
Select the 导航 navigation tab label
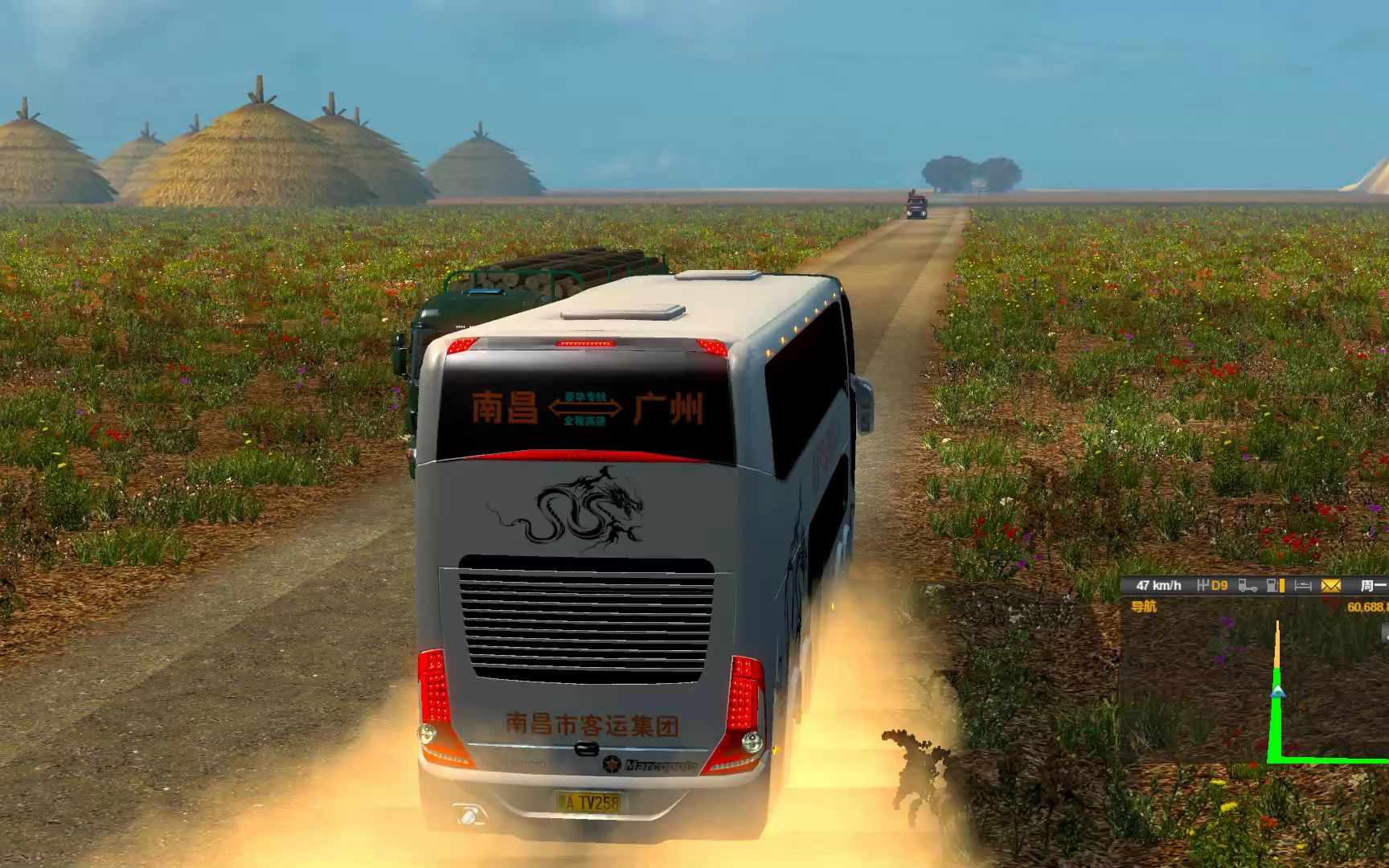pyautogui.click(x=1143, y=607)
